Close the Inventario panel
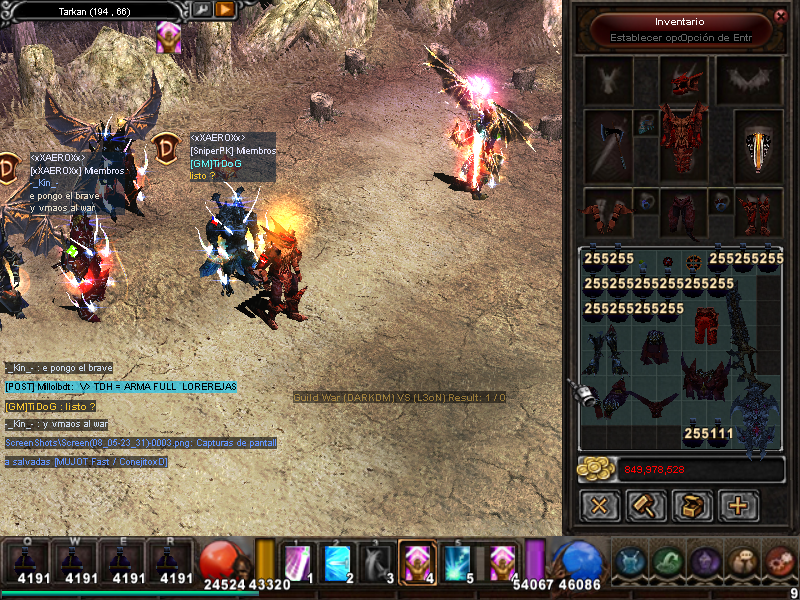800x600 pixels. [x=781, y=15]
